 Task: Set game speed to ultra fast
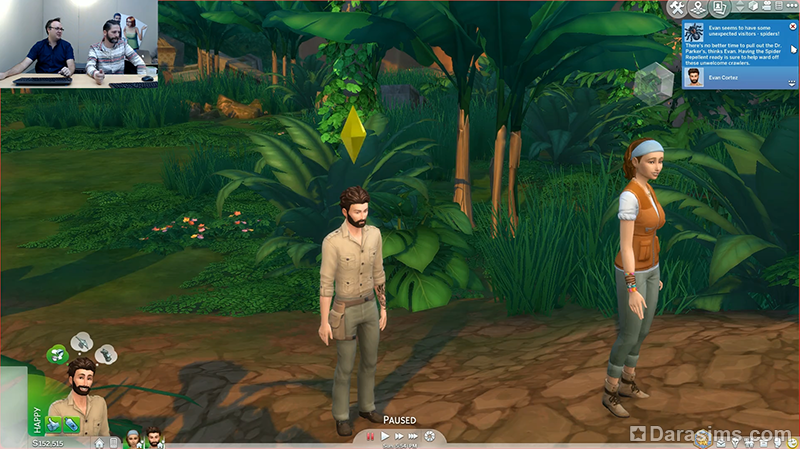coord(414,436)
